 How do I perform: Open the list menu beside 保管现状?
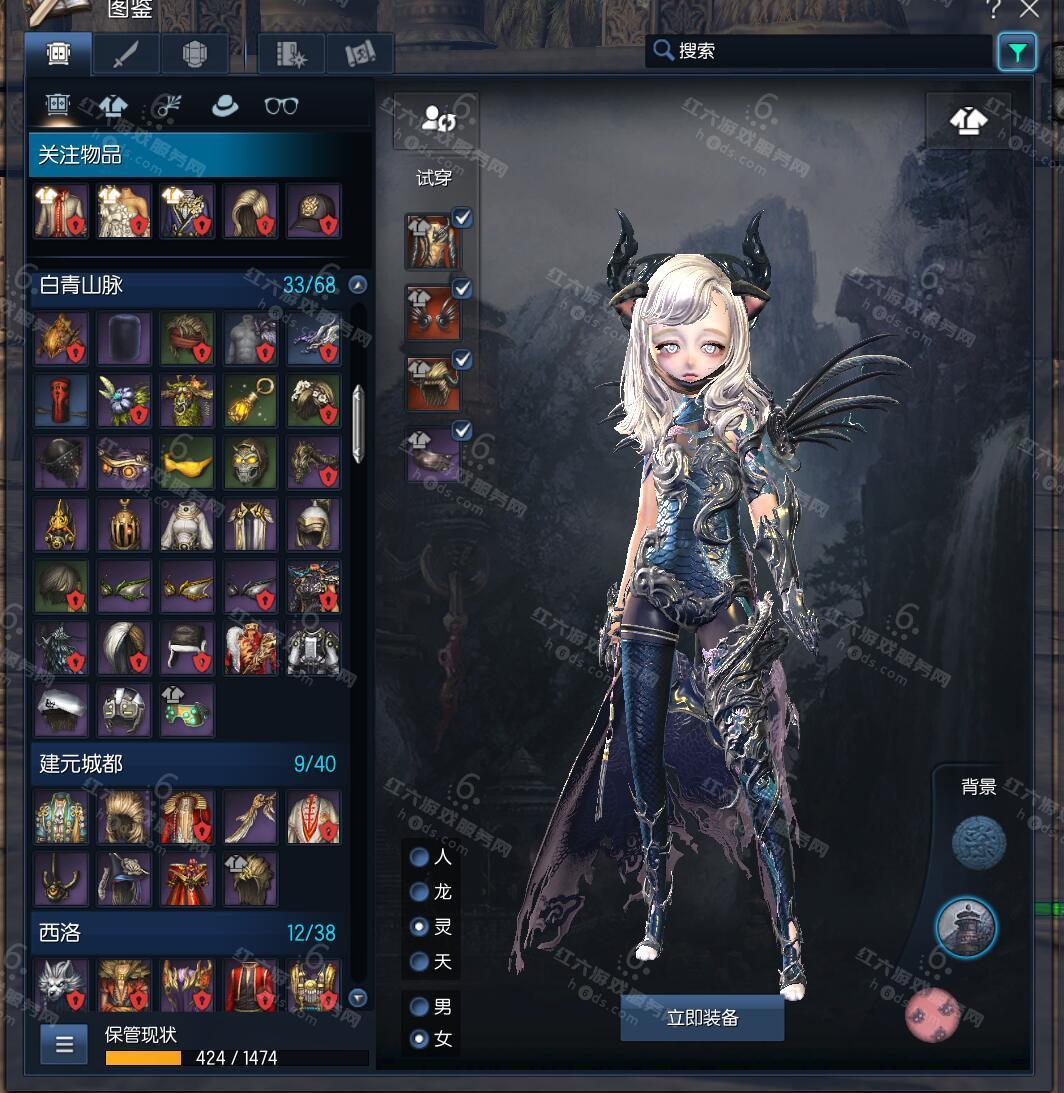(64, 1045)
